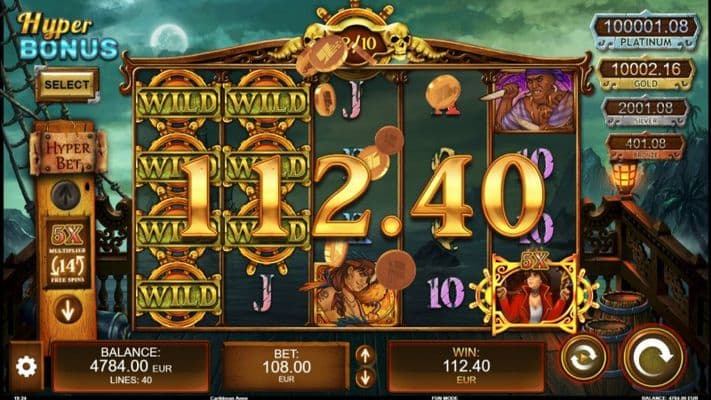Increase the bet amount

365,355
